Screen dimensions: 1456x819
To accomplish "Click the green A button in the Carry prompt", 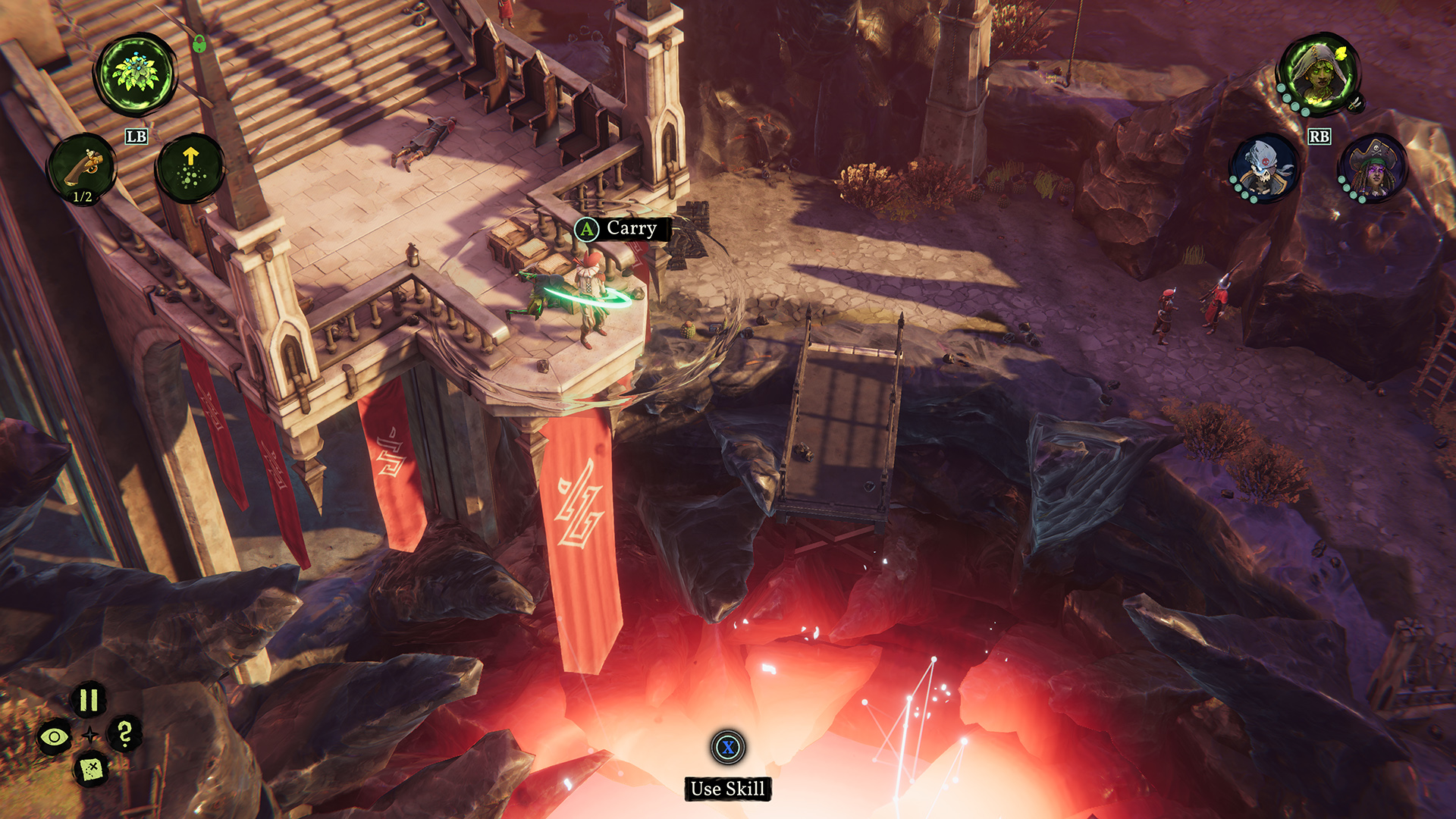I will click(585, 228).
